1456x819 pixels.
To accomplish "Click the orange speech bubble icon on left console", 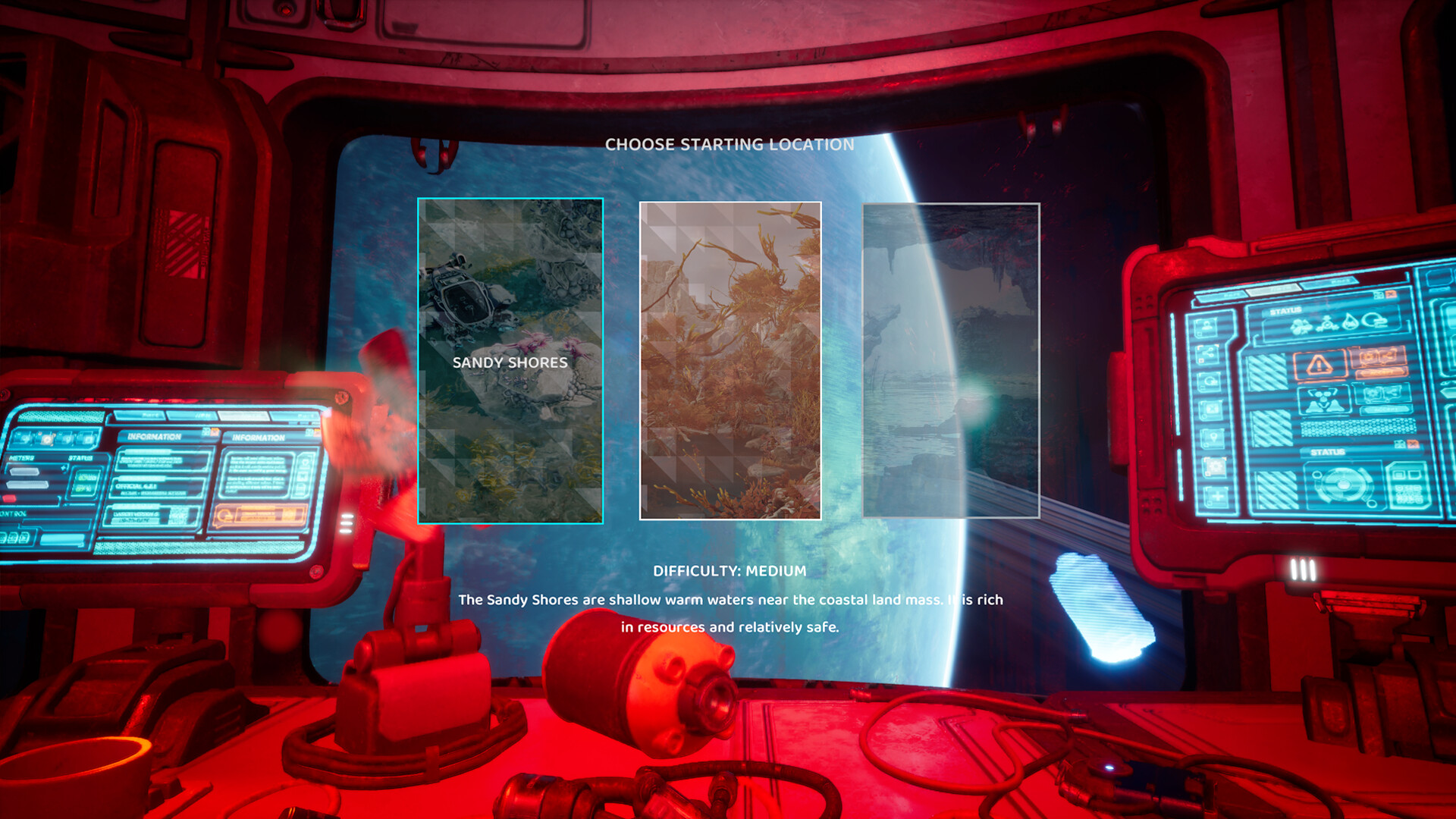I will point(225,517).
